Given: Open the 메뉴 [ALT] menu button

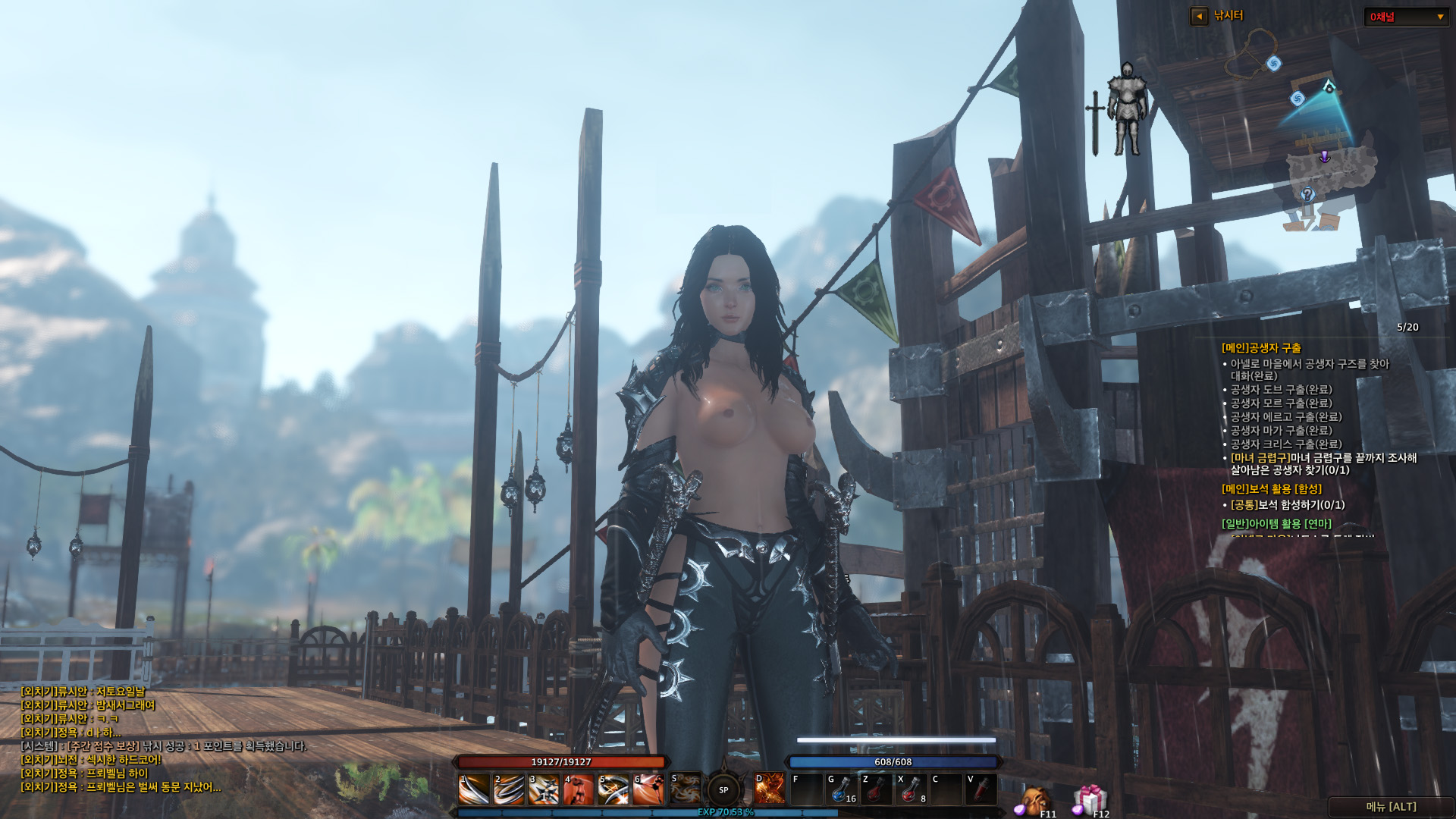Looking at the screenshot, I should pos(1391,807).
